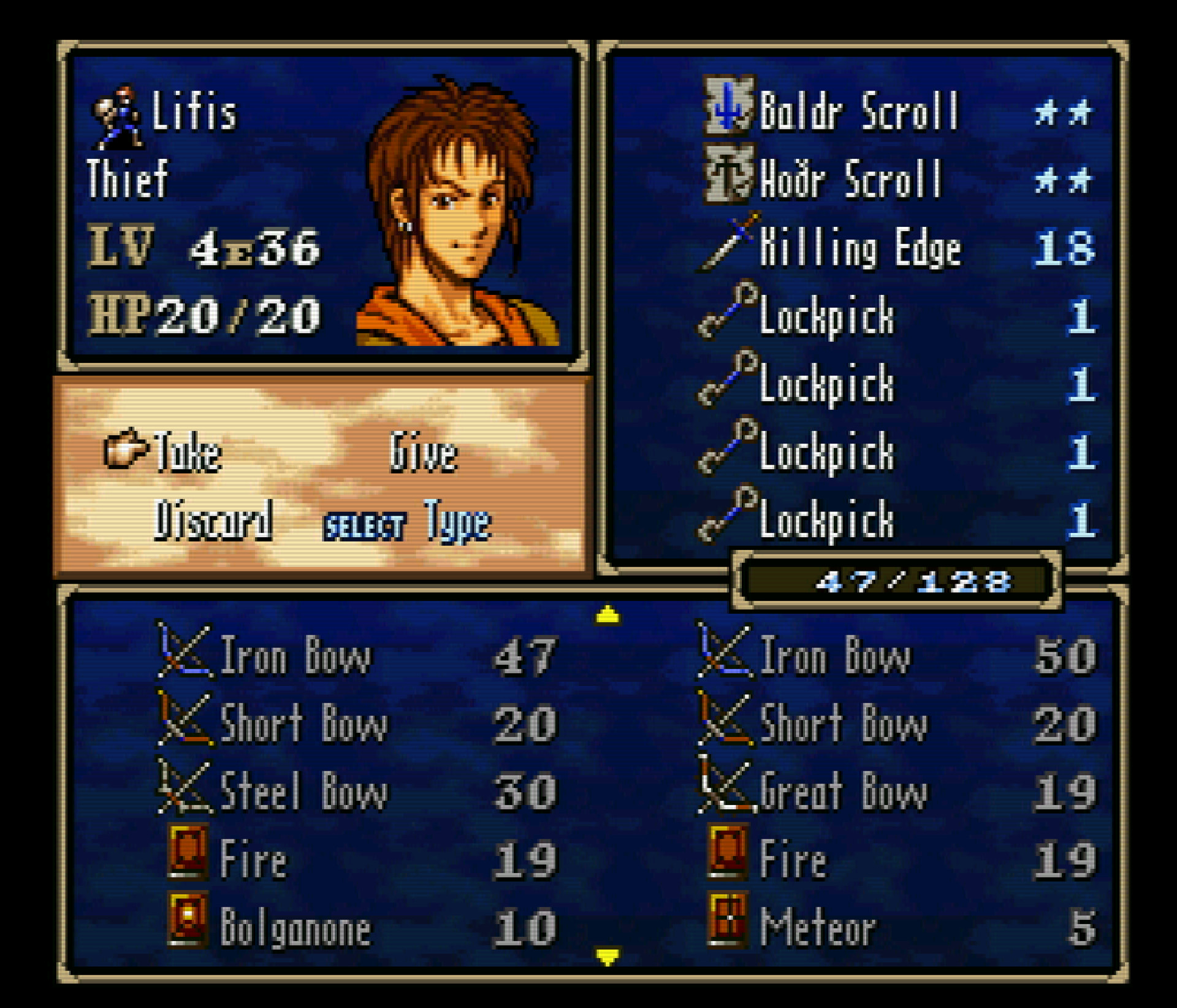1177x1008 pixels.
Task: Choose the Great Bow from supply
Action: (x=844, y=791)
